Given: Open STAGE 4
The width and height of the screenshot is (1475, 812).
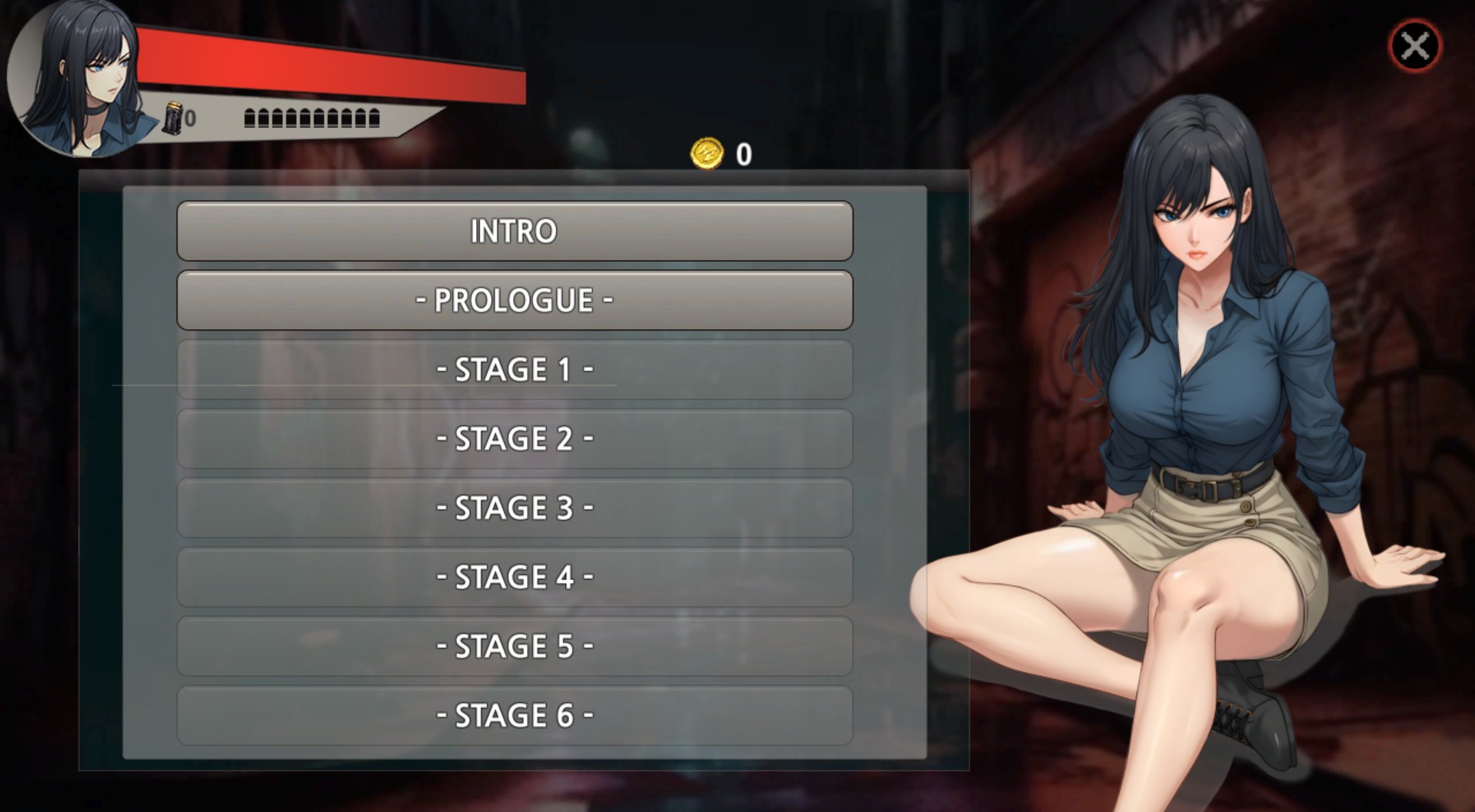Looking at the screenshot, I should click(514, 577).
